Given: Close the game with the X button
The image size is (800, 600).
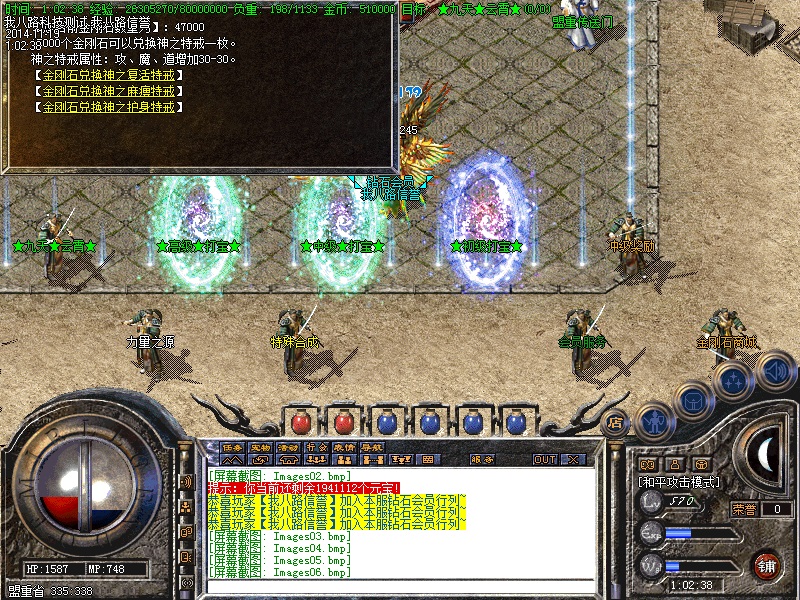Looking at the screenshot, I should point(573,460).
